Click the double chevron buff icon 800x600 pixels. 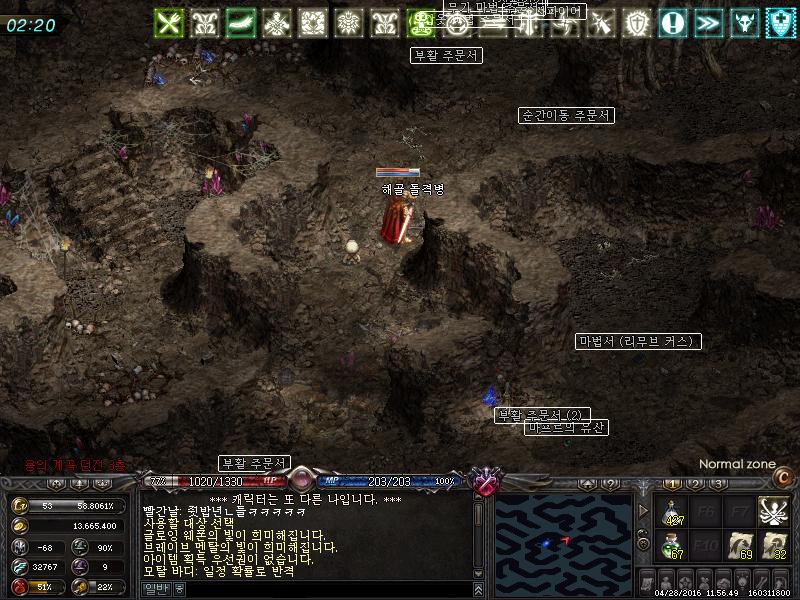point(709,22)
